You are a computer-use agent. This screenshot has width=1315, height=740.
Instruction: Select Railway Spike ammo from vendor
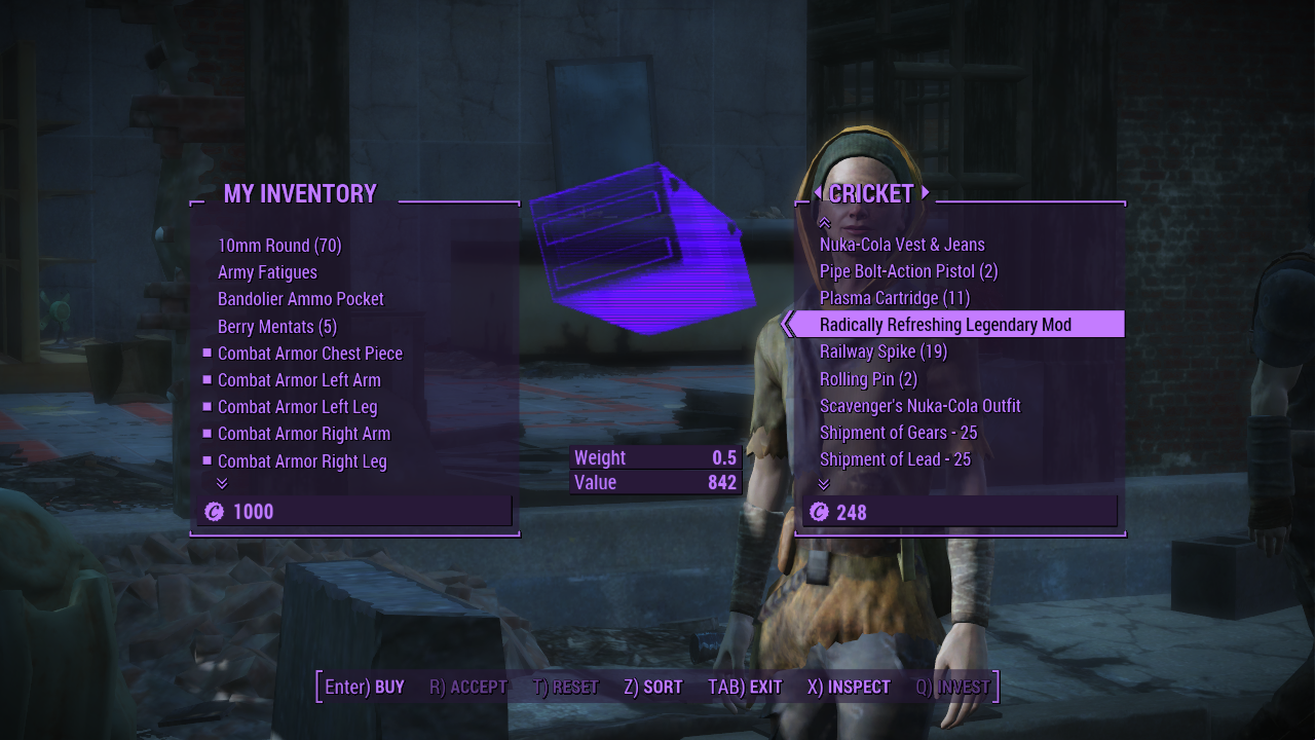(882, 351)
